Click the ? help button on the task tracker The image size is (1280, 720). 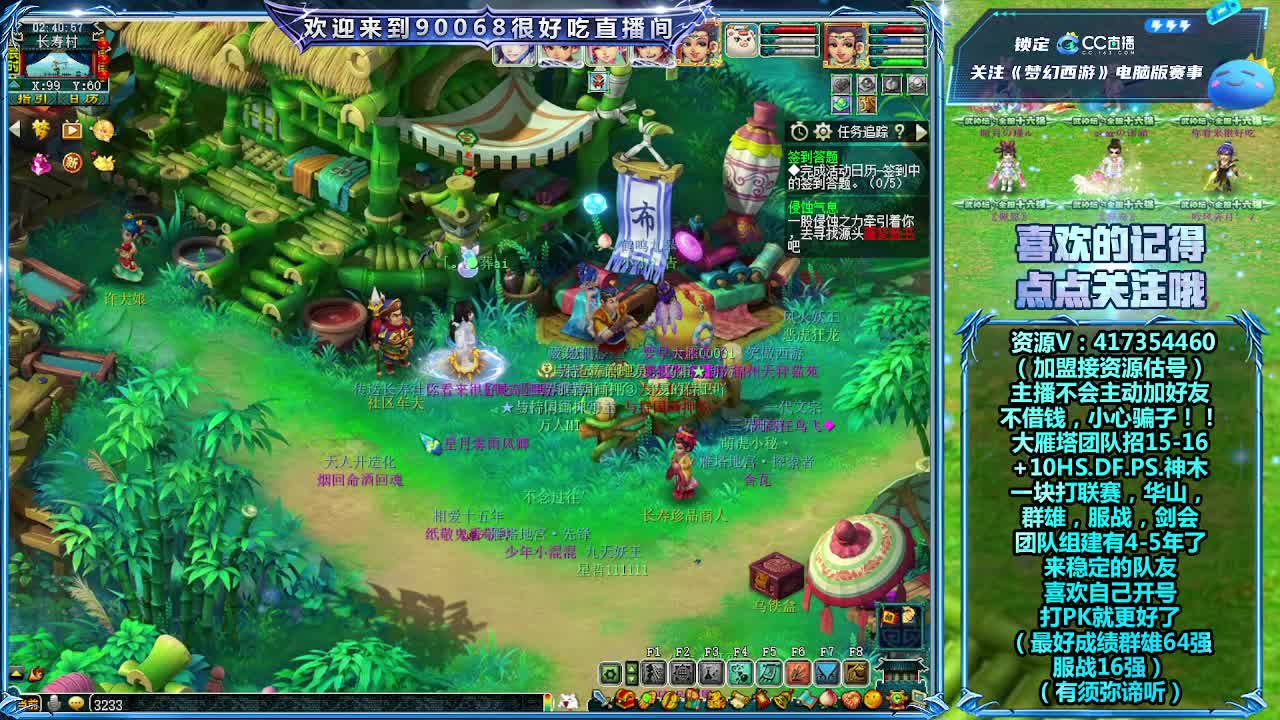[x=900, y=132]
